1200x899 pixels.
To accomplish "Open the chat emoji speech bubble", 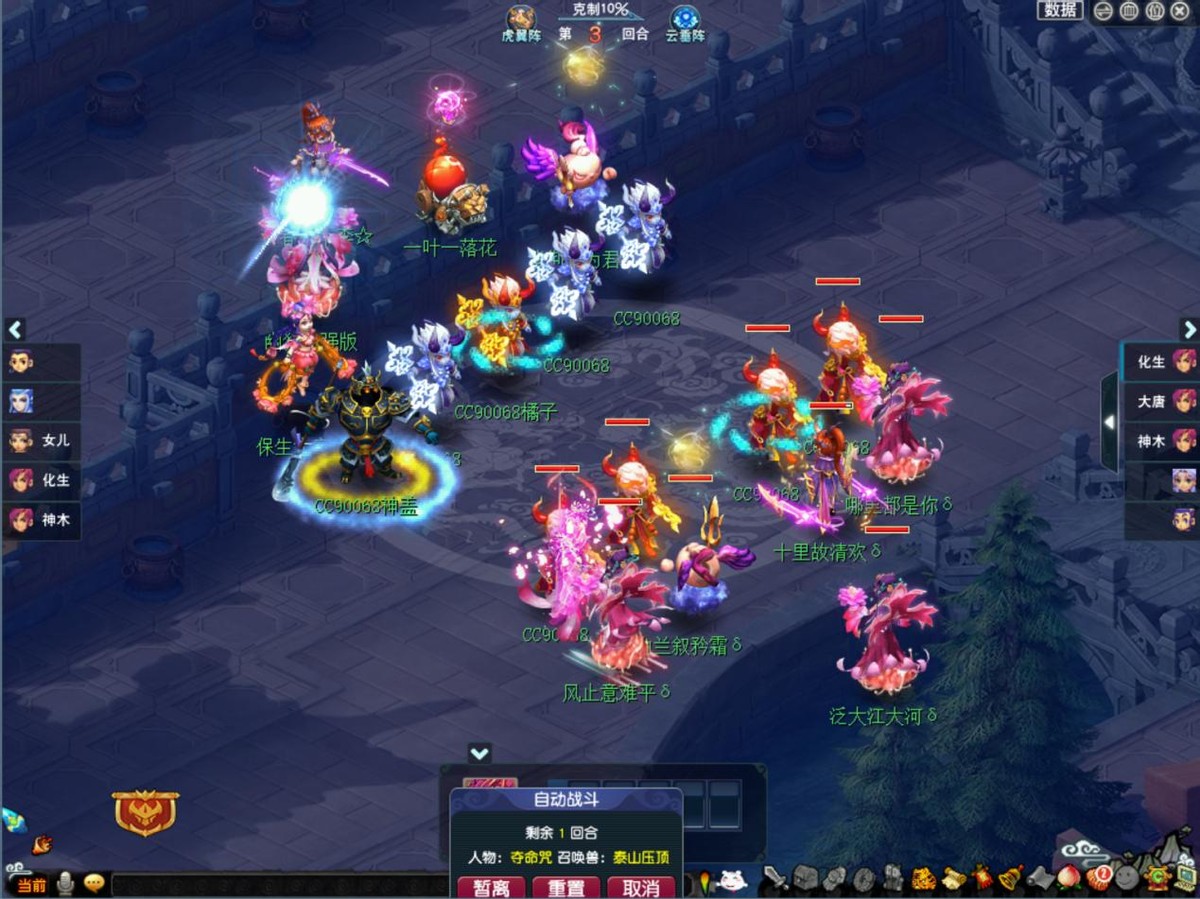I will point(94,884).
